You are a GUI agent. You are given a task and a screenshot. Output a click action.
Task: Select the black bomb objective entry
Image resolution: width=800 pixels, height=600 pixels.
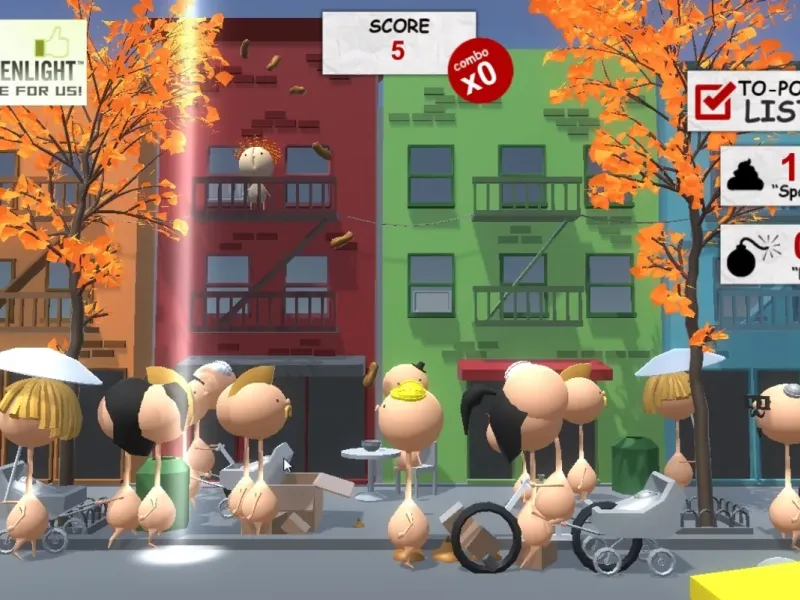[x=760, y=253]
